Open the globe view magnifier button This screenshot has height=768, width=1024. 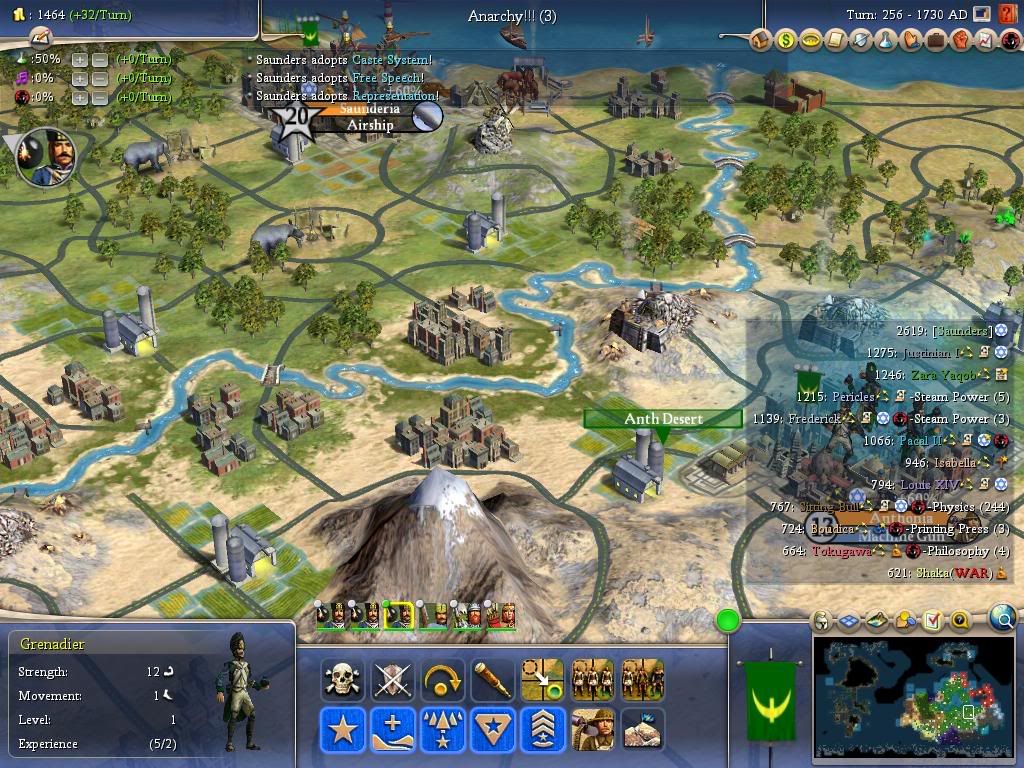pos(1002,619)
